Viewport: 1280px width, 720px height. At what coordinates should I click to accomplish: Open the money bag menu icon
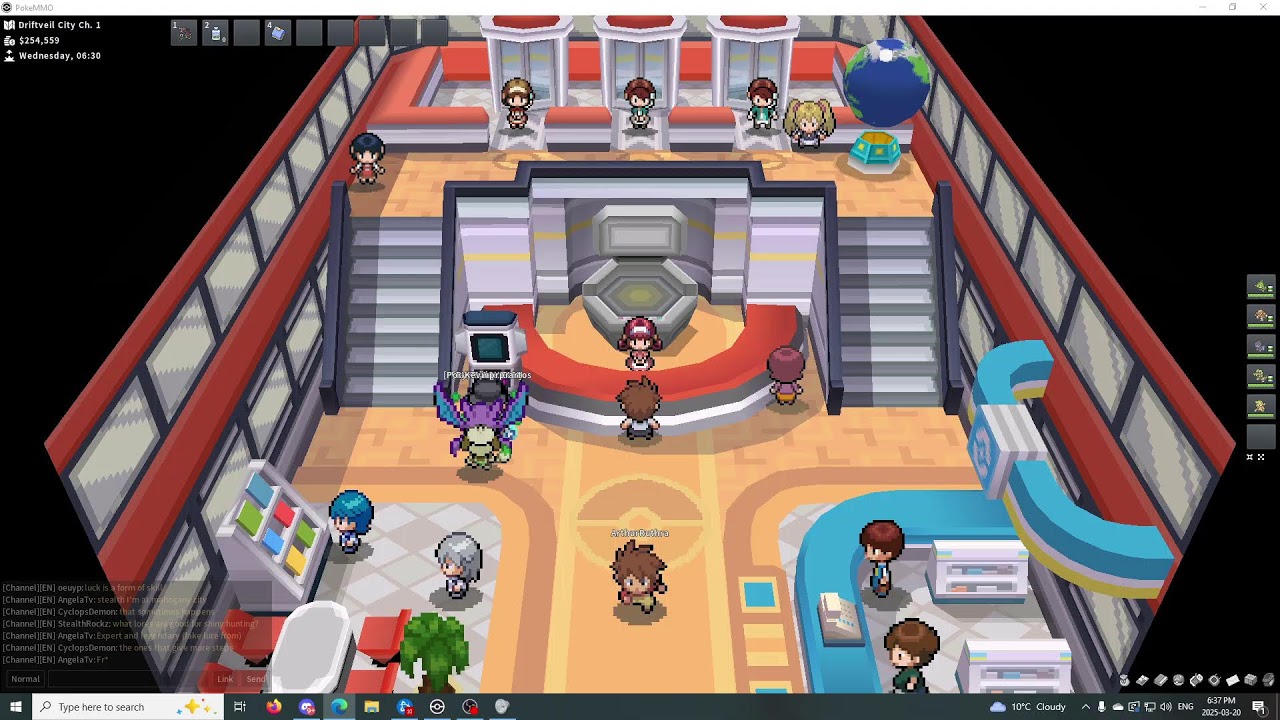1124,681
